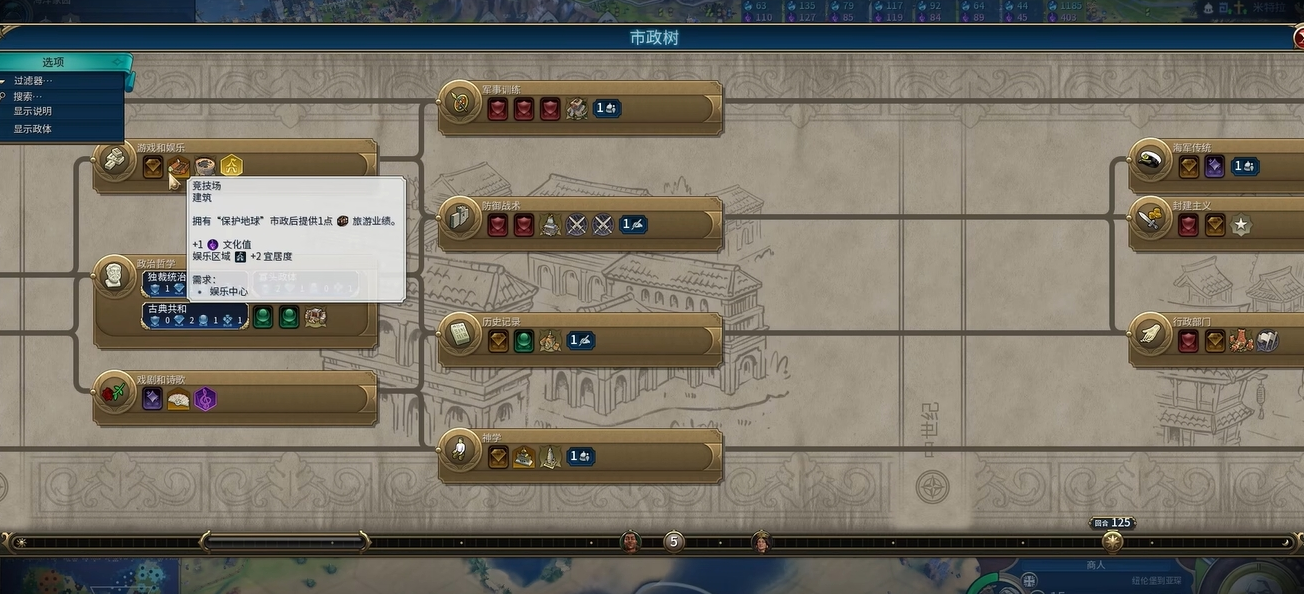Click the musical note icon in 戏剧和诗歌
The image size is (1304, 594).
coord(205,400)
